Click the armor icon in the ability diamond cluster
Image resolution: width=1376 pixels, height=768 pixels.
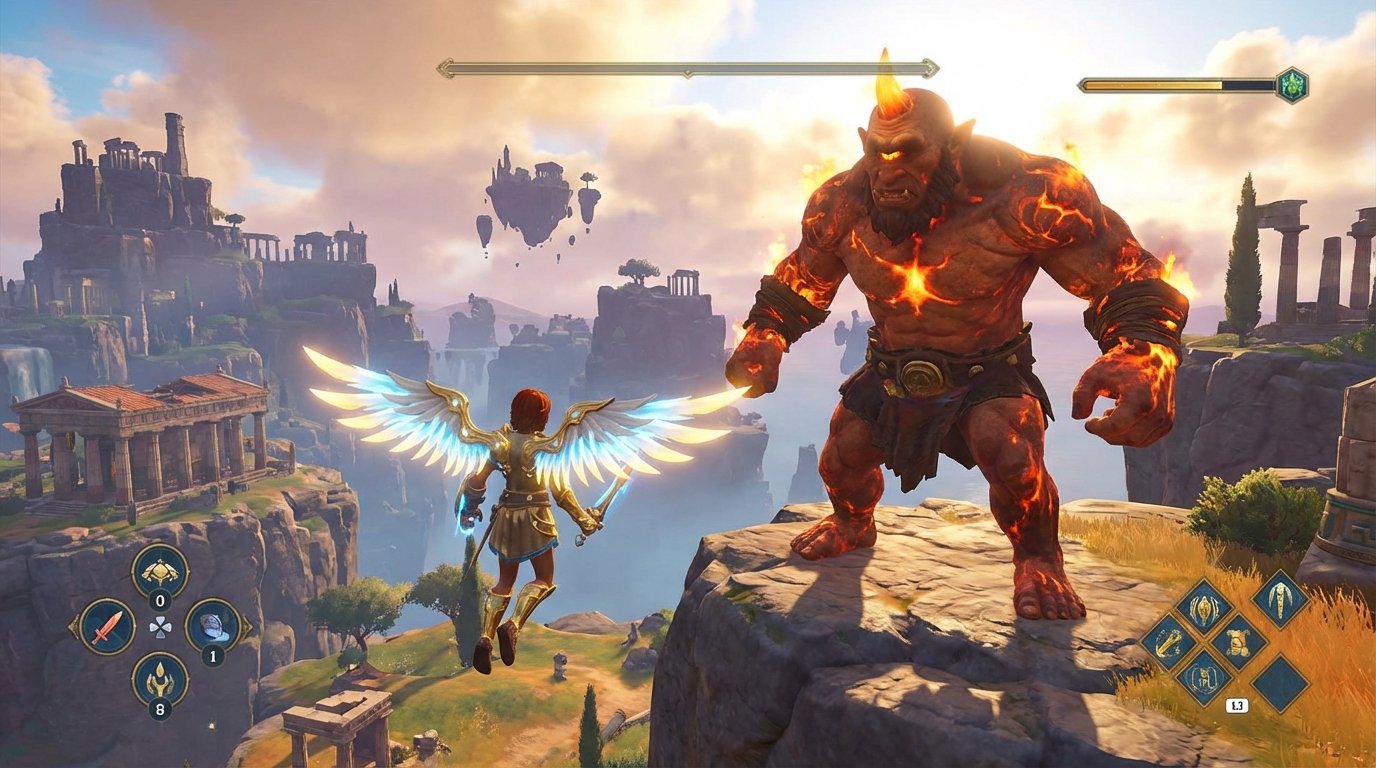pyautogui.click(x=1237, y=641)
